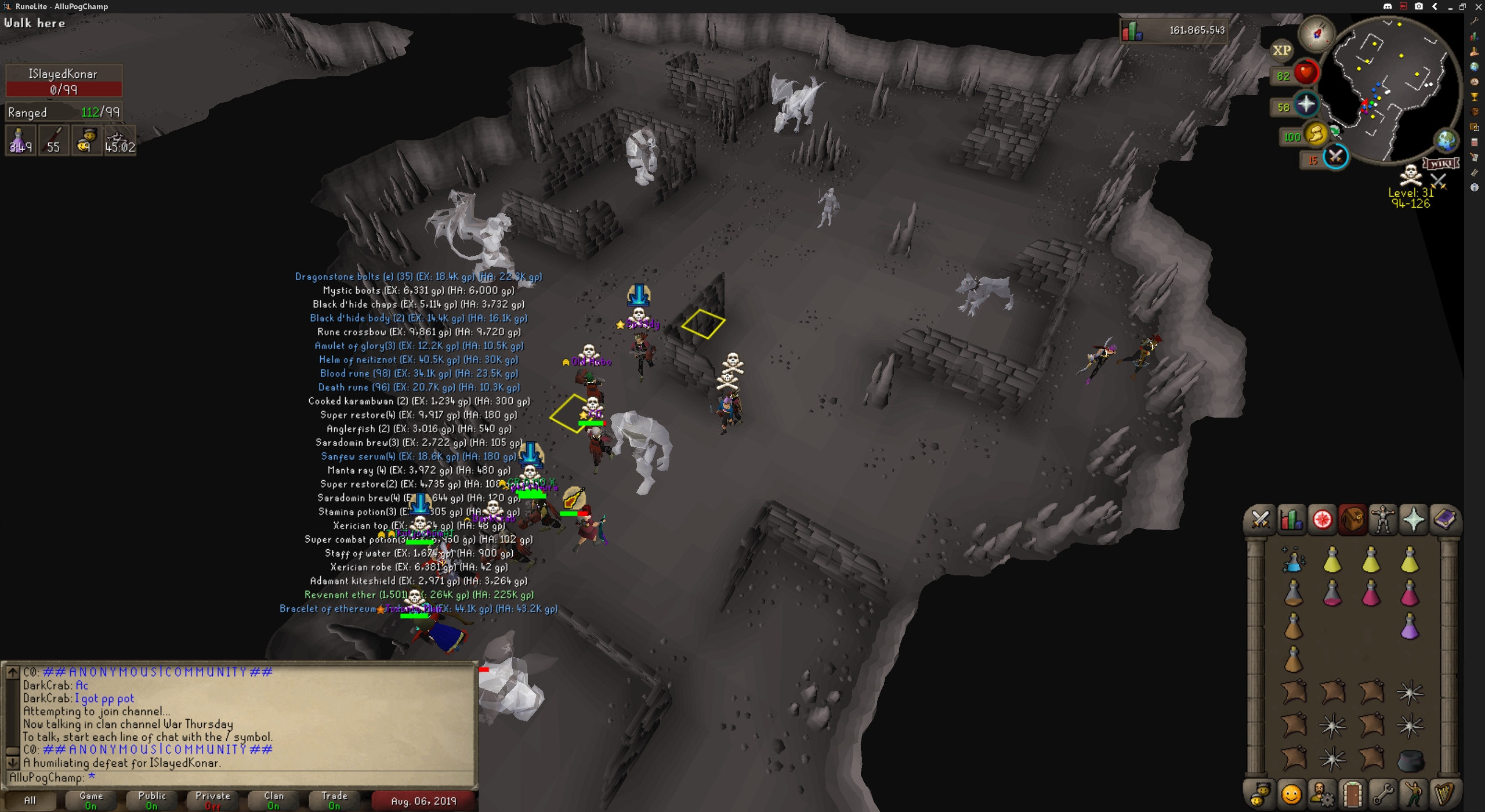The height and width of the screenshot is (812, 1485).
Task: Click the Wiki lookup banner
Action: (1440, 163)
